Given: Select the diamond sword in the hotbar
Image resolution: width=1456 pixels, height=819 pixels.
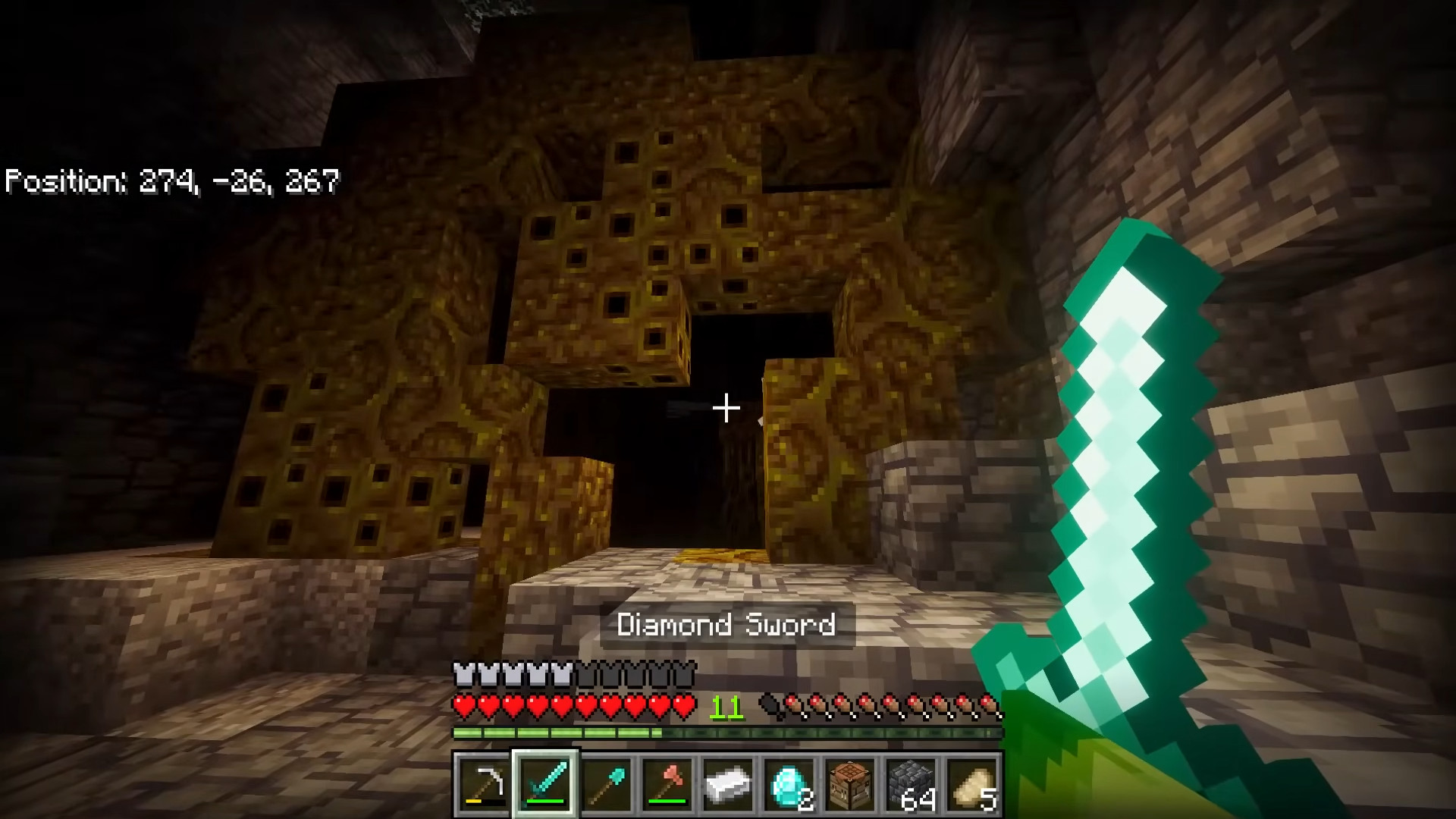Looking at the screenshot, I should 547,783.
